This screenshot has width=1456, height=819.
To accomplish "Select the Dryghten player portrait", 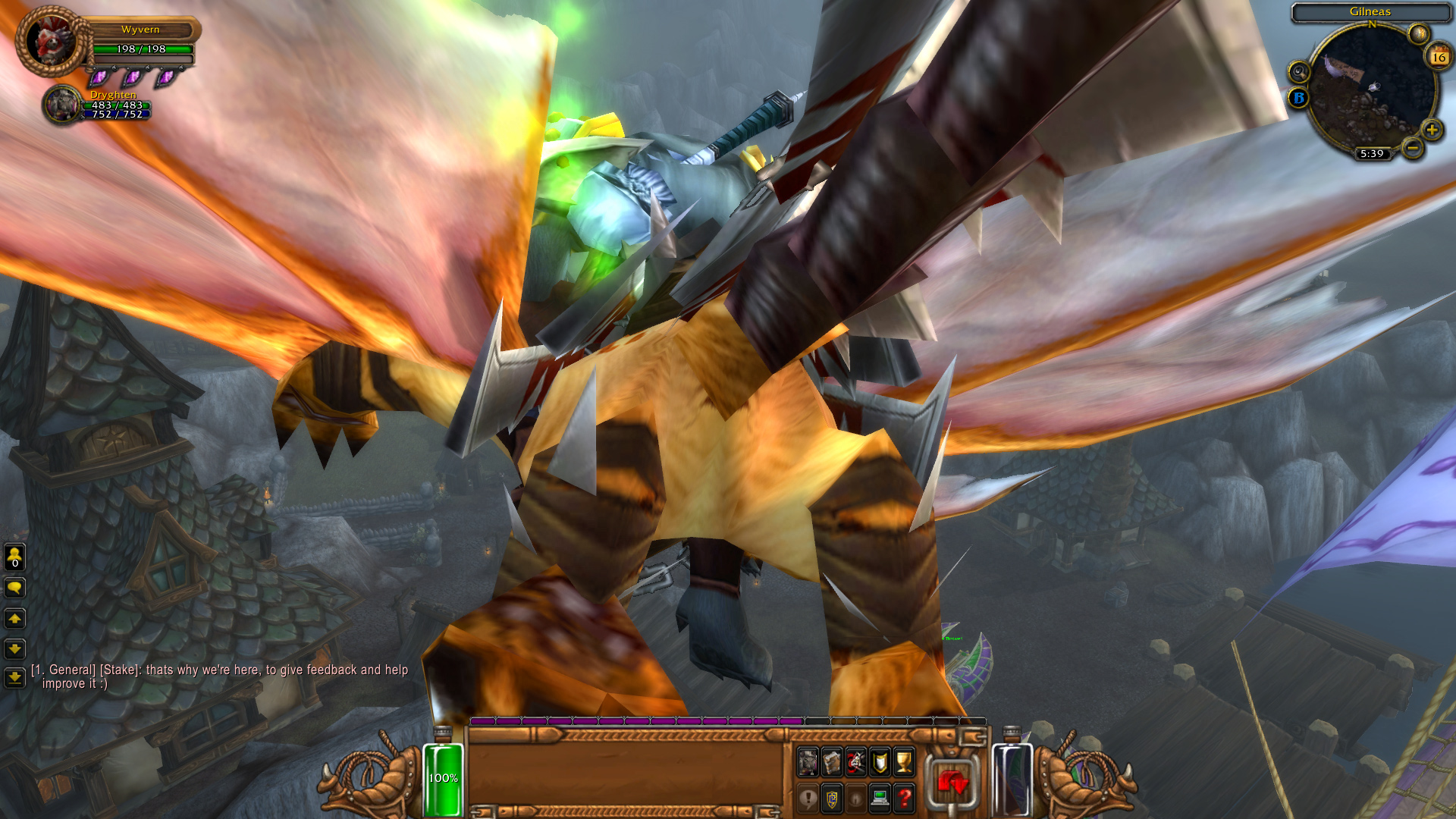I will click(62, 104).
